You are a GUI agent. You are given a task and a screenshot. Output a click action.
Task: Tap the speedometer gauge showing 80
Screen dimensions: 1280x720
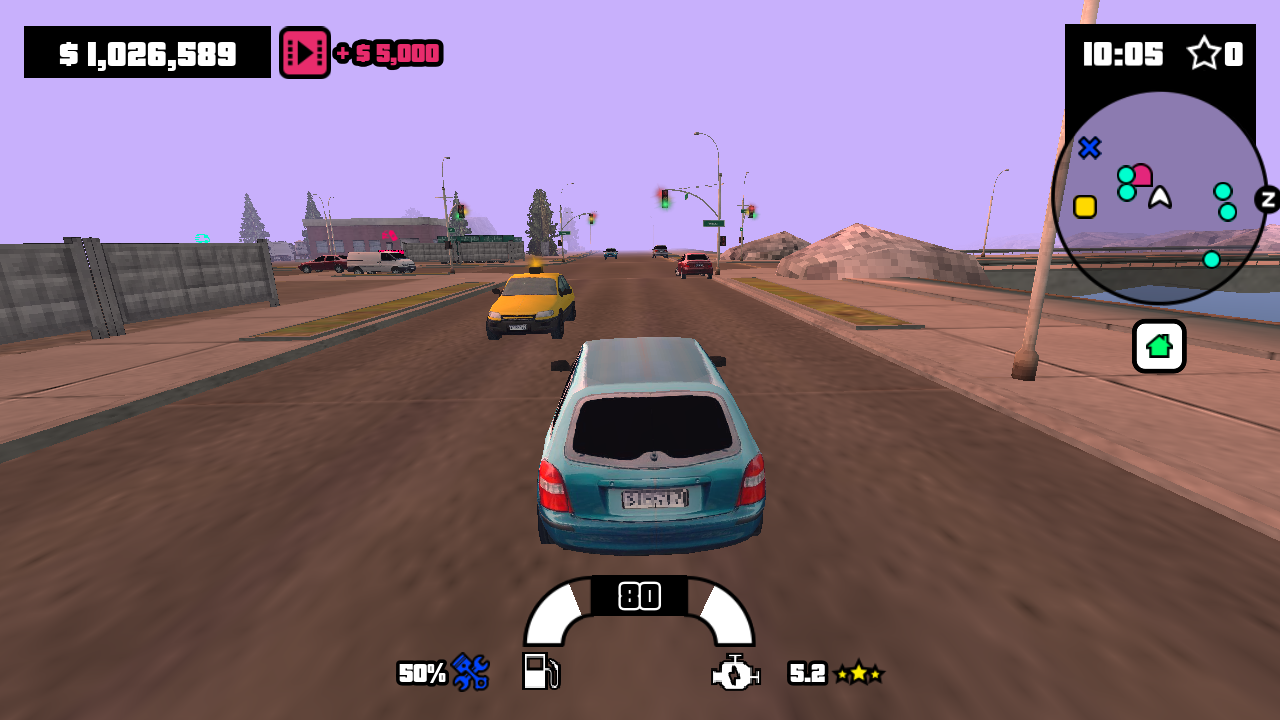point(639,594)
